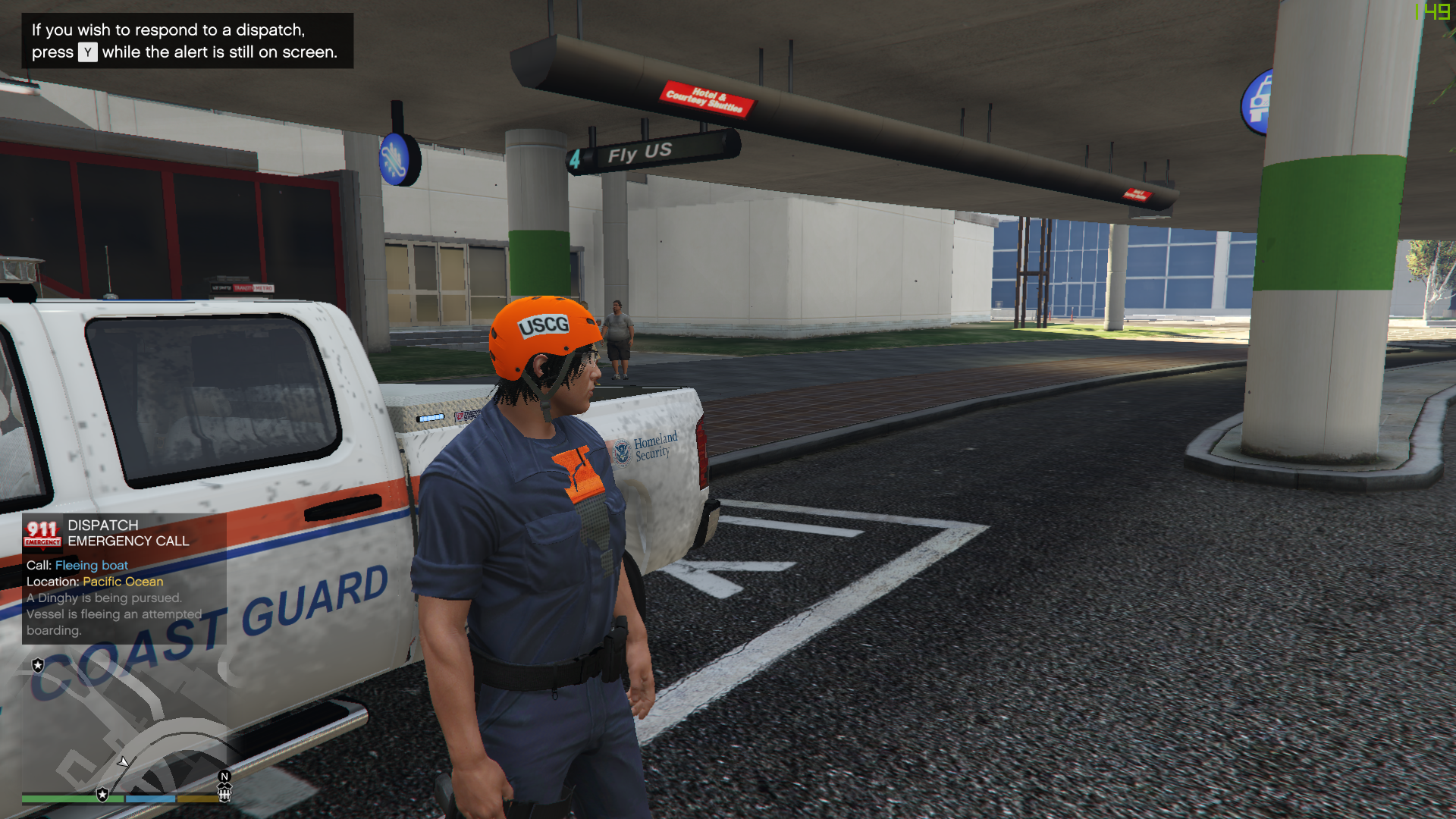
Task: Select the Fleeing boat call link
Action: [92, 565]
